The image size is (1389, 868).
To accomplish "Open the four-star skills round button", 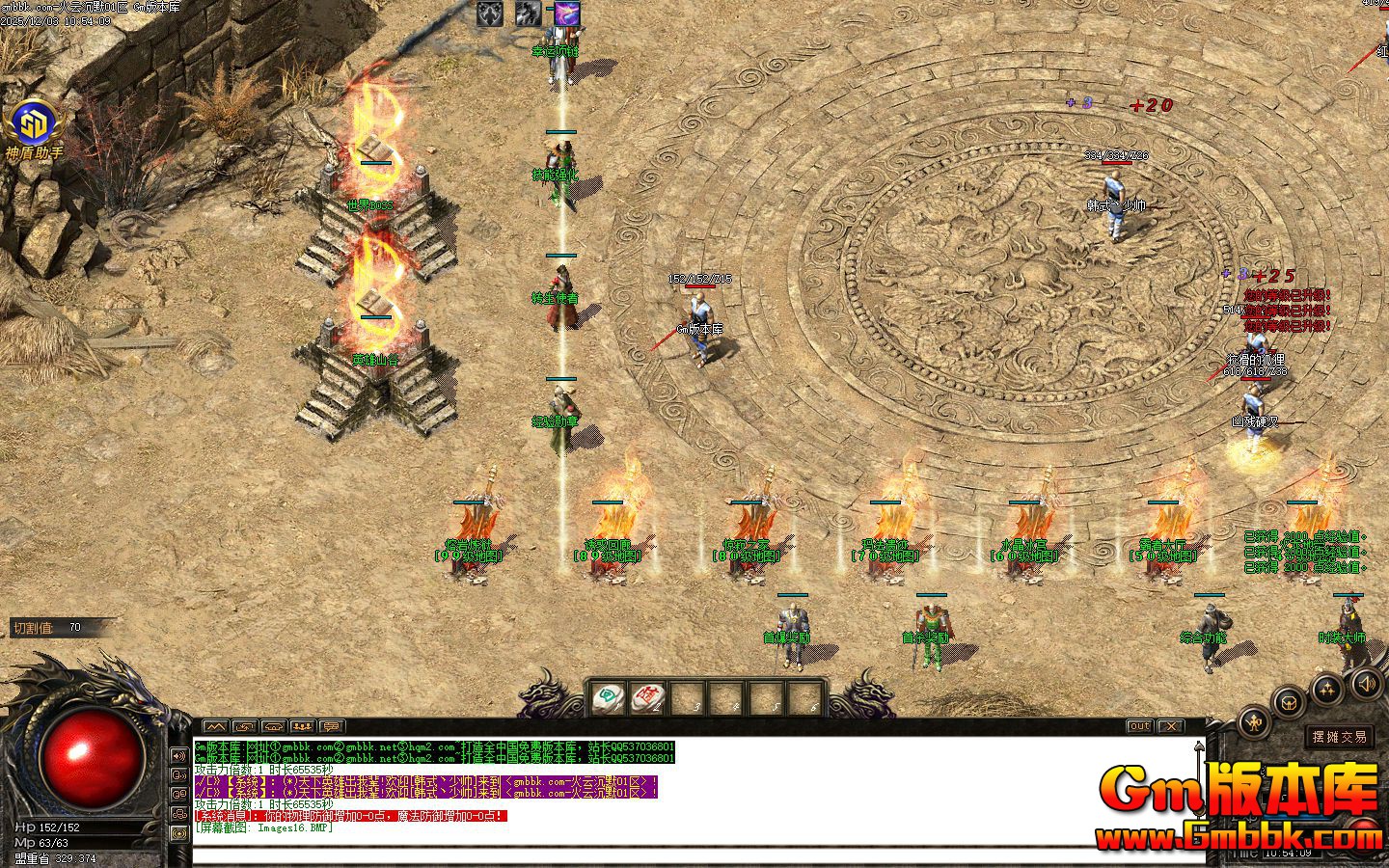I will click(x=1328, y=689).
